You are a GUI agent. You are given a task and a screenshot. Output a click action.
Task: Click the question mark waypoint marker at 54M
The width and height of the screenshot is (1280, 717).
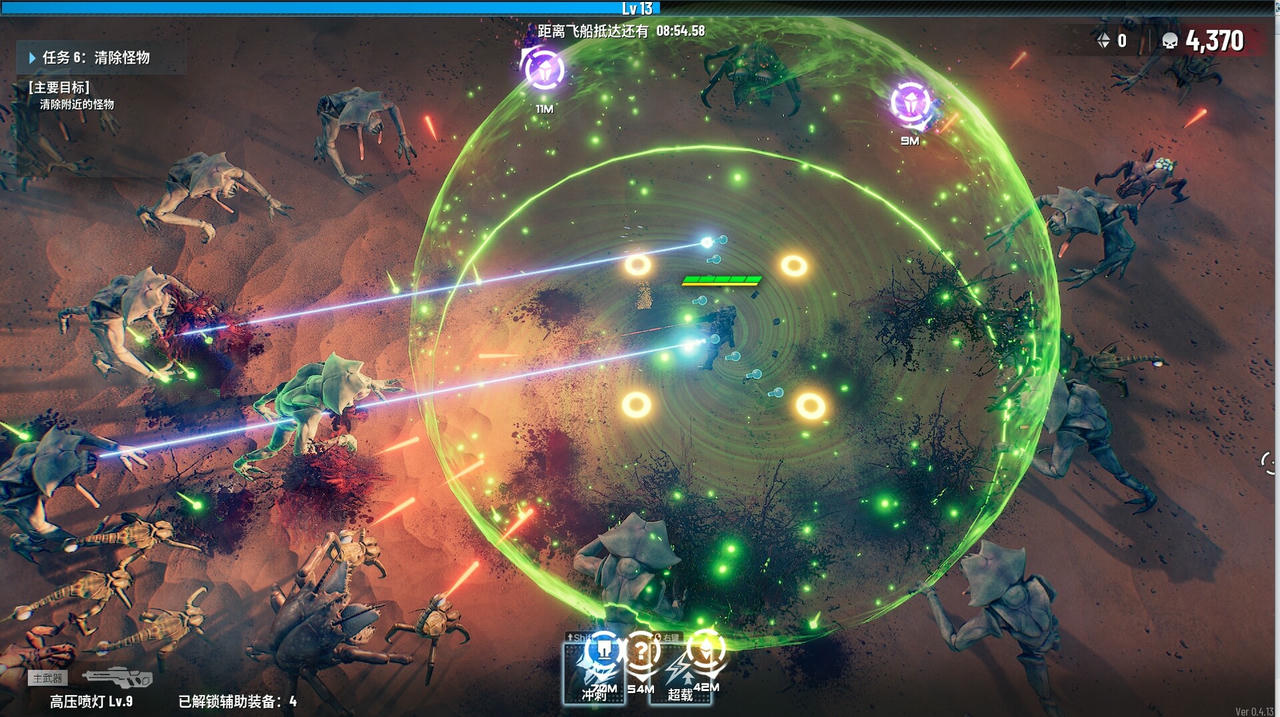coord(641,653)
